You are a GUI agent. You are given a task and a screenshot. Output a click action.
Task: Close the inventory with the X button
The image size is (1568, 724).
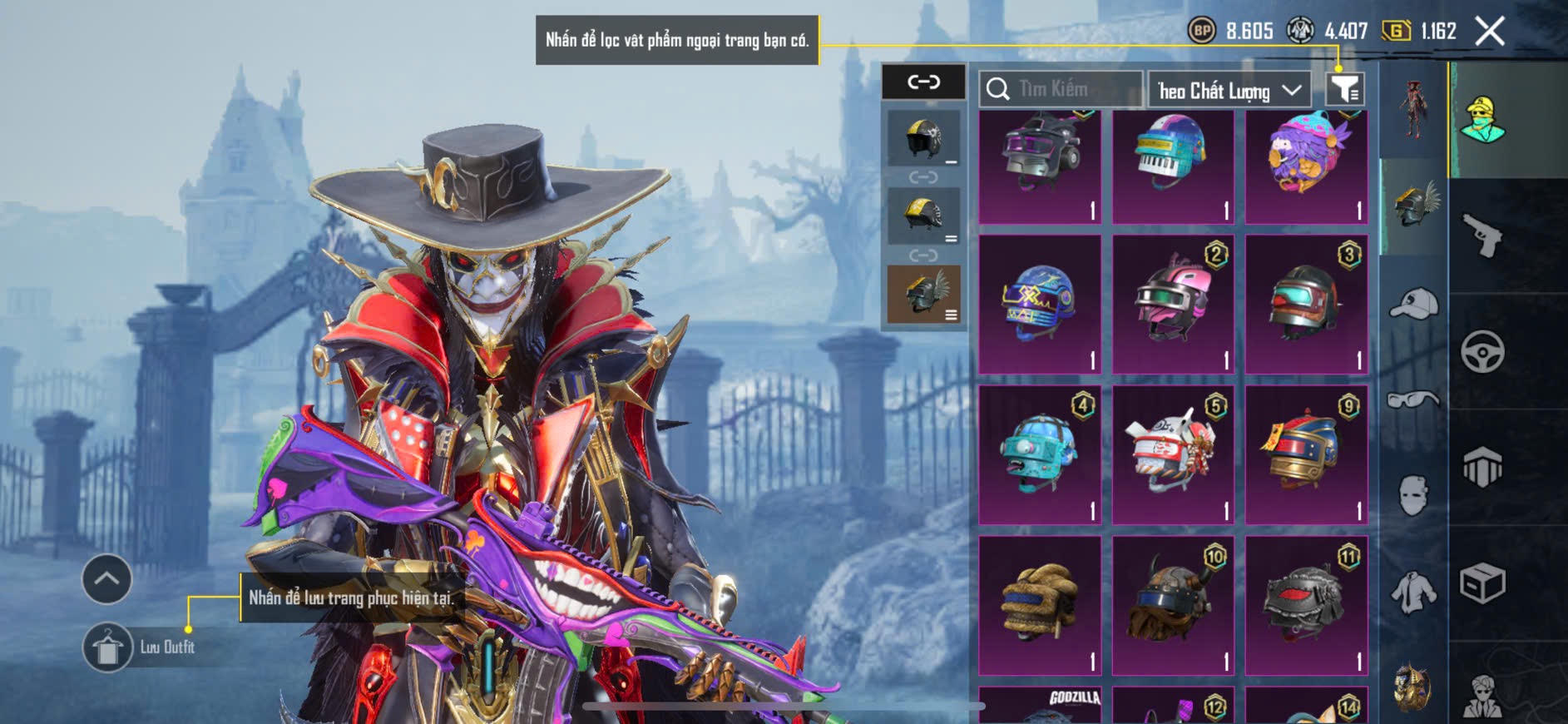(1489, 32)
